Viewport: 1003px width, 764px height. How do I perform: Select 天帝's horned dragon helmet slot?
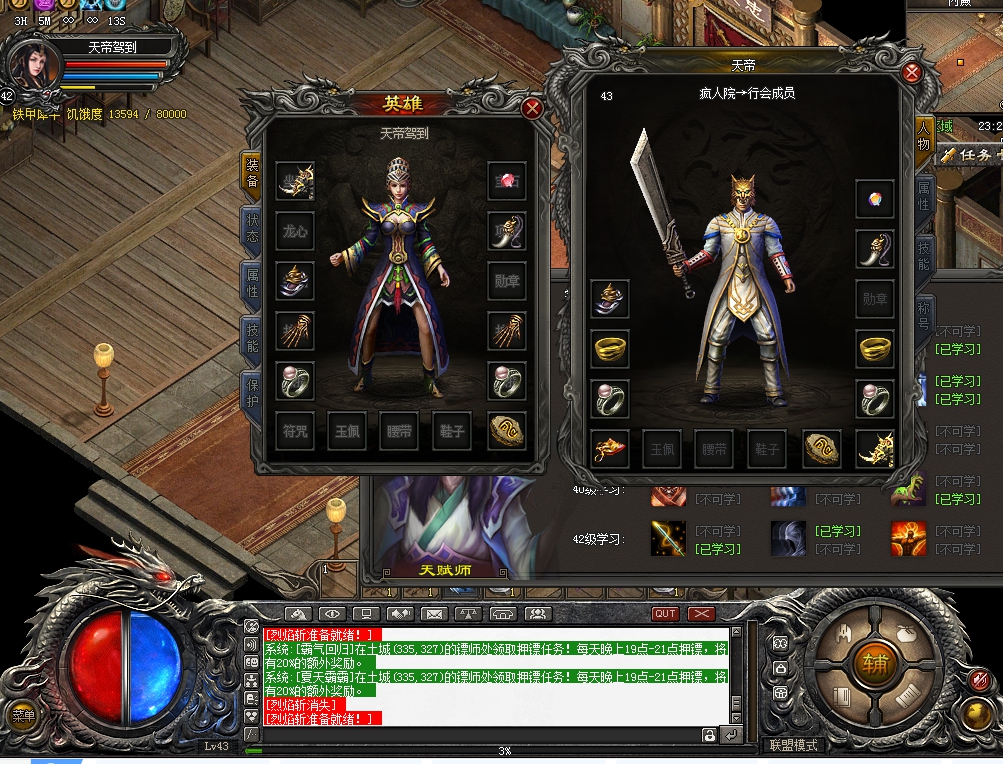875,449
